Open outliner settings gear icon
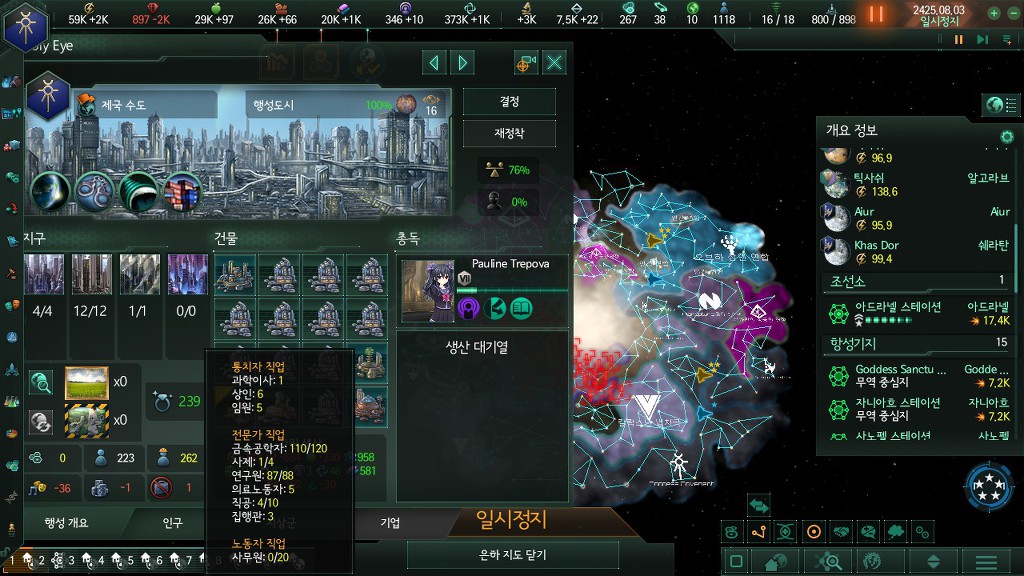The width and height of the screenshot is (1024, 576). click(x=1007, y=136)
